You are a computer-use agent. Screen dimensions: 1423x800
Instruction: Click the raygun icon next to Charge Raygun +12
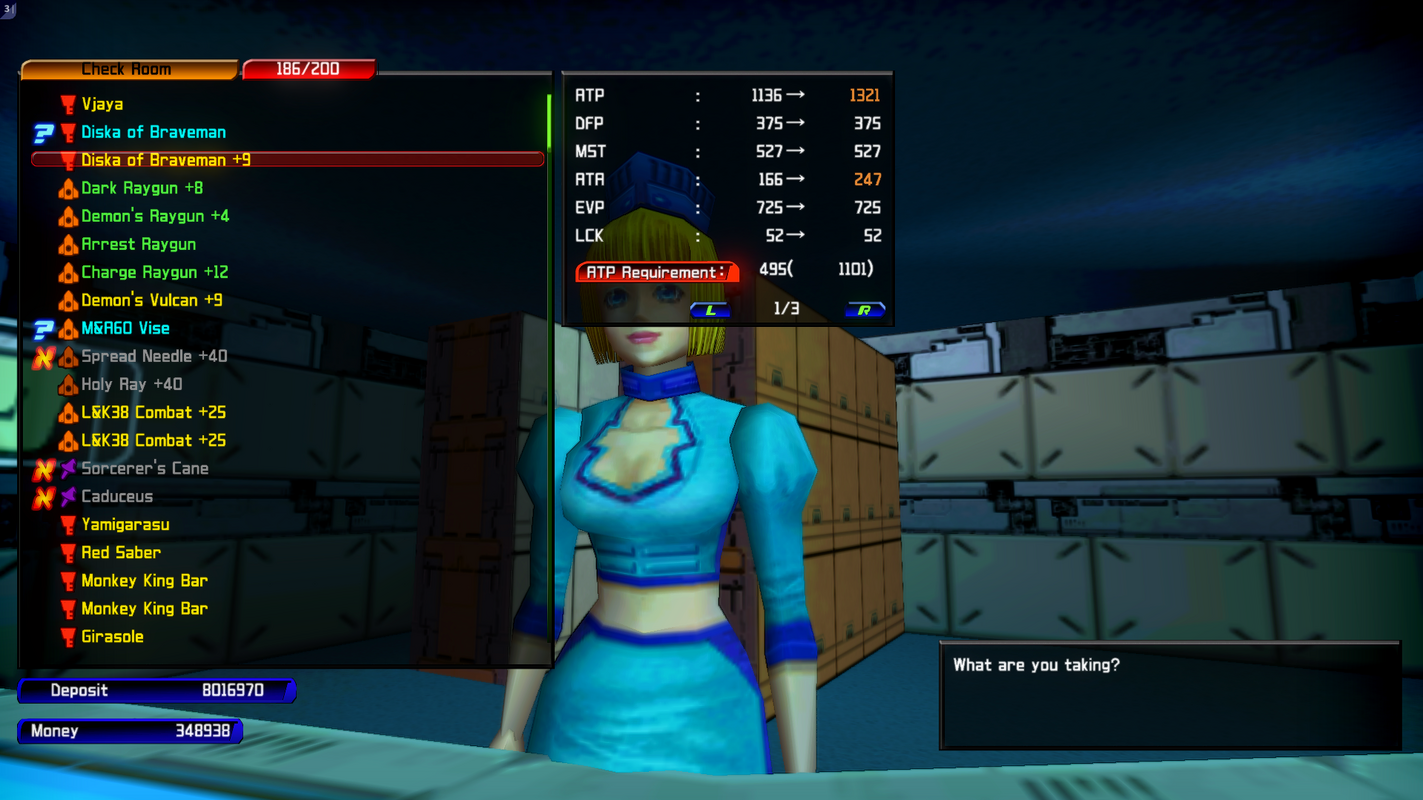[67, 272]
